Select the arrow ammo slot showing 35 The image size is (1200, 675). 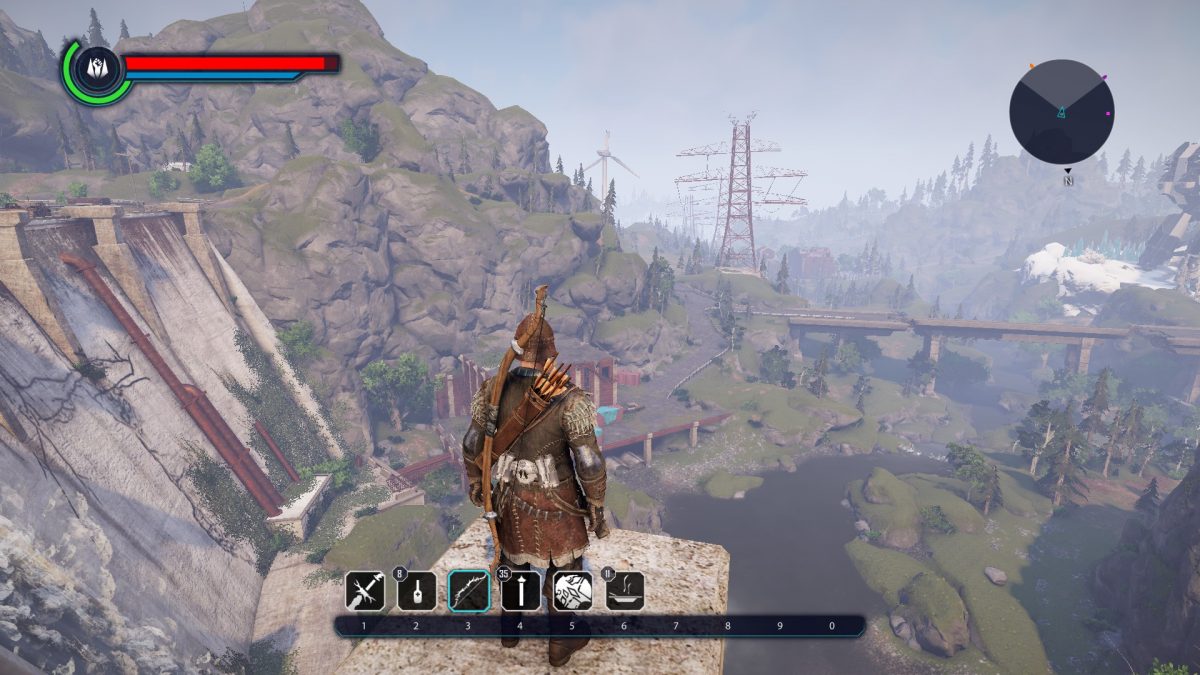coord(521,591)
